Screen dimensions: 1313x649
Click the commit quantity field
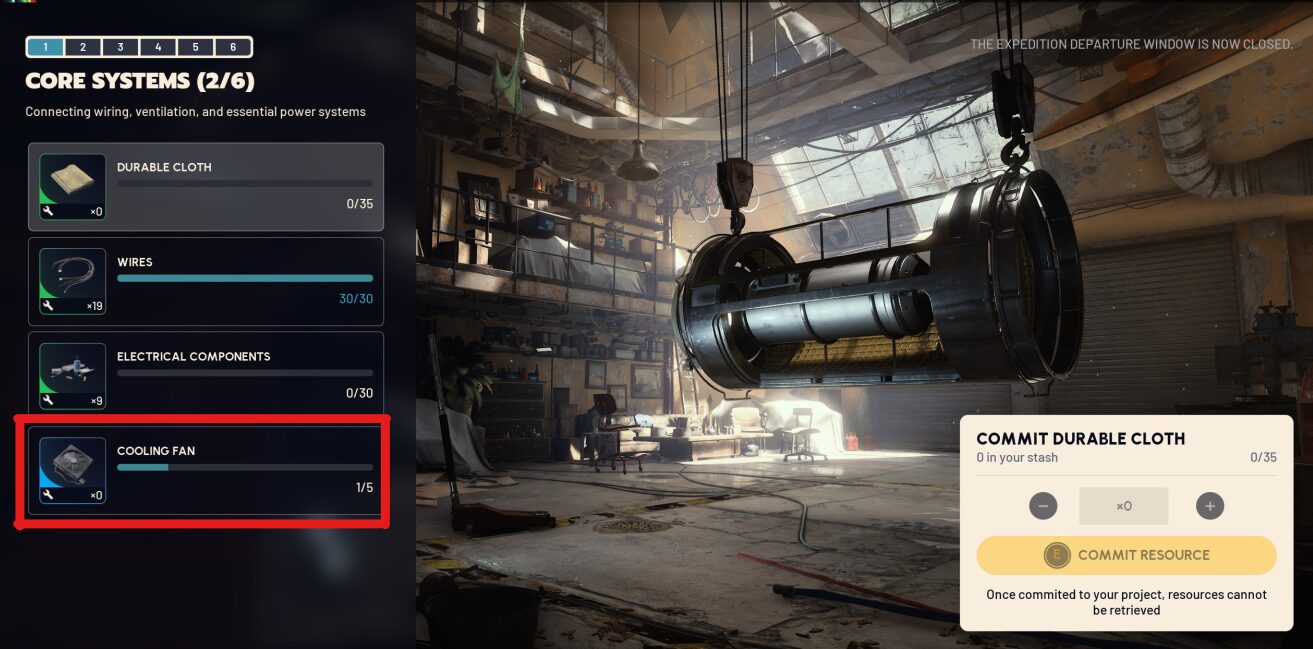click(1124, 506)
